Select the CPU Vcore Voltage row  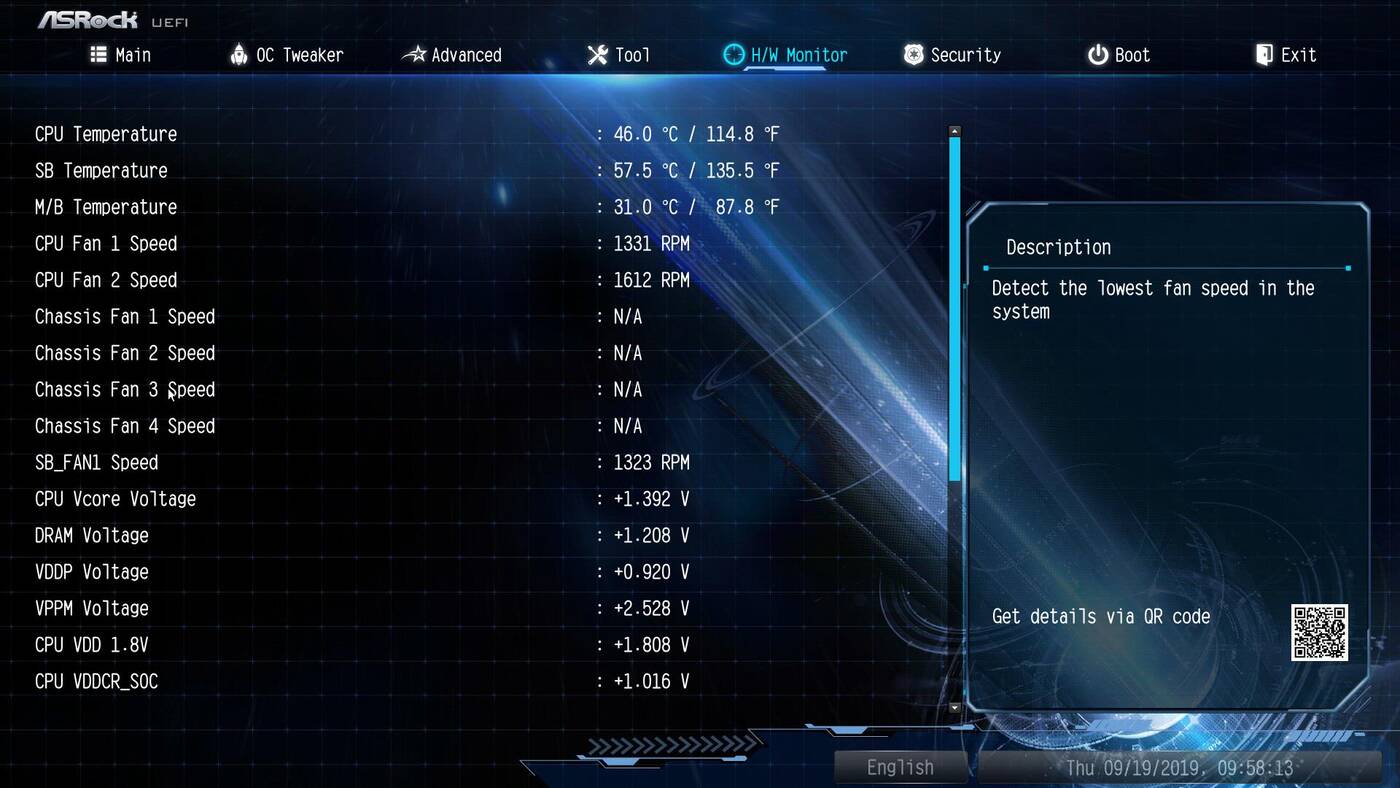point(115,499)
